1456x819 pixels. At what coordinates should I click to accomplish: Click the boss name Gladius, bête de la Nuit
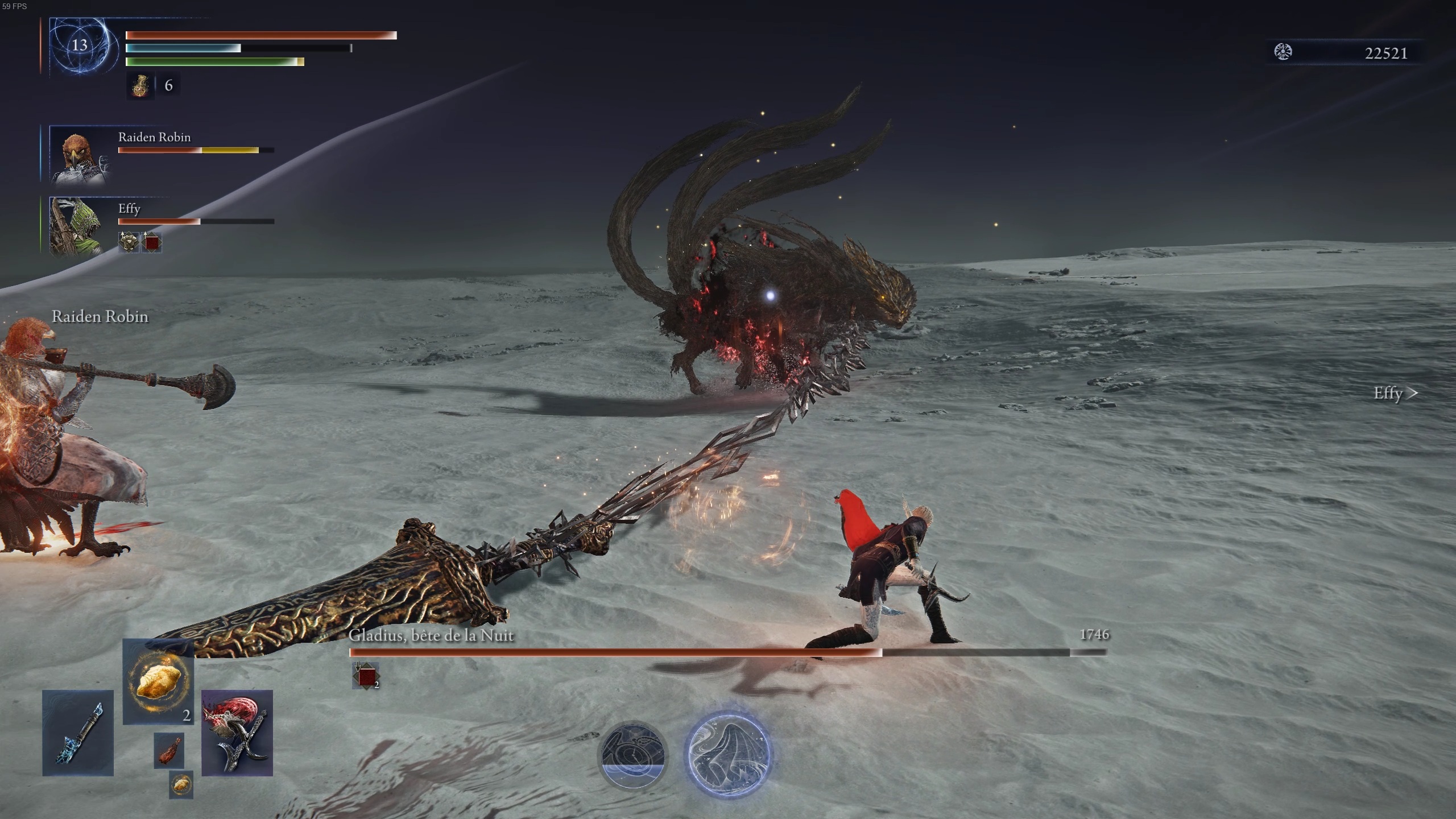431,636
